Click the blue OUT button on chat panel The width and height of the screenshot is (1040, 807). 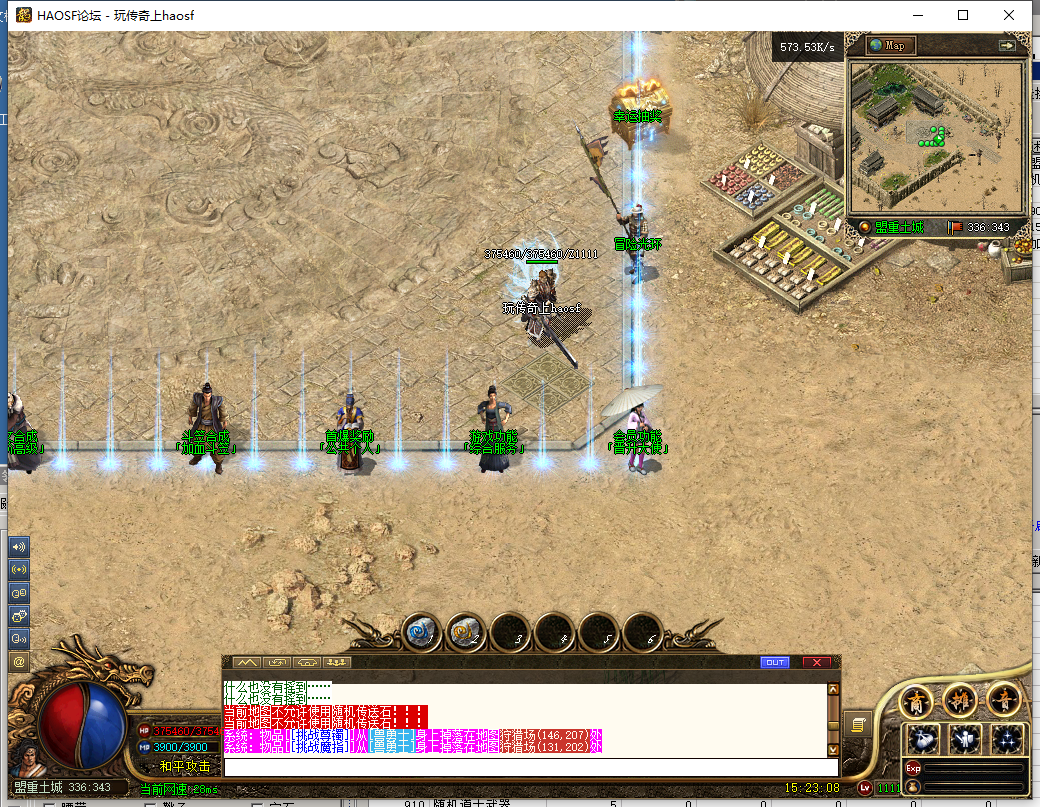click(x=774, y=662)
